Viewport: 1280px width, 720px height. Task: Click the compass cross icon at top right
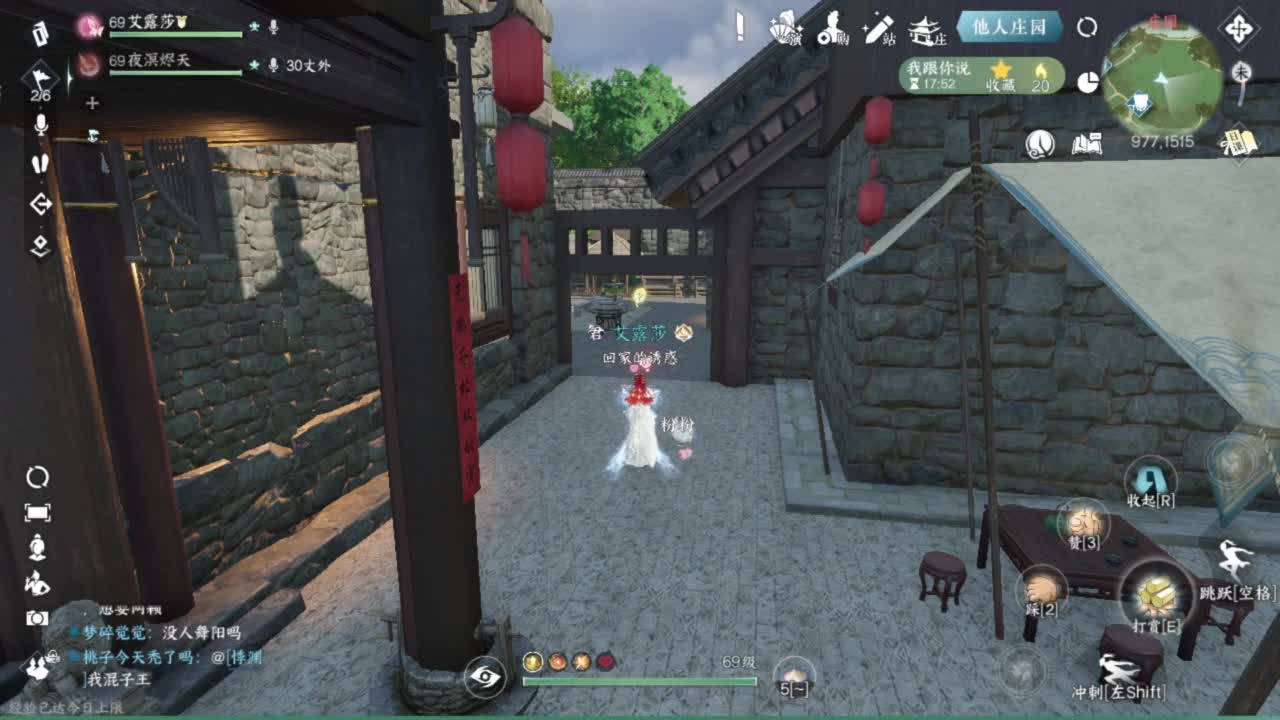pyautogui.click(x=1237, y=29)
